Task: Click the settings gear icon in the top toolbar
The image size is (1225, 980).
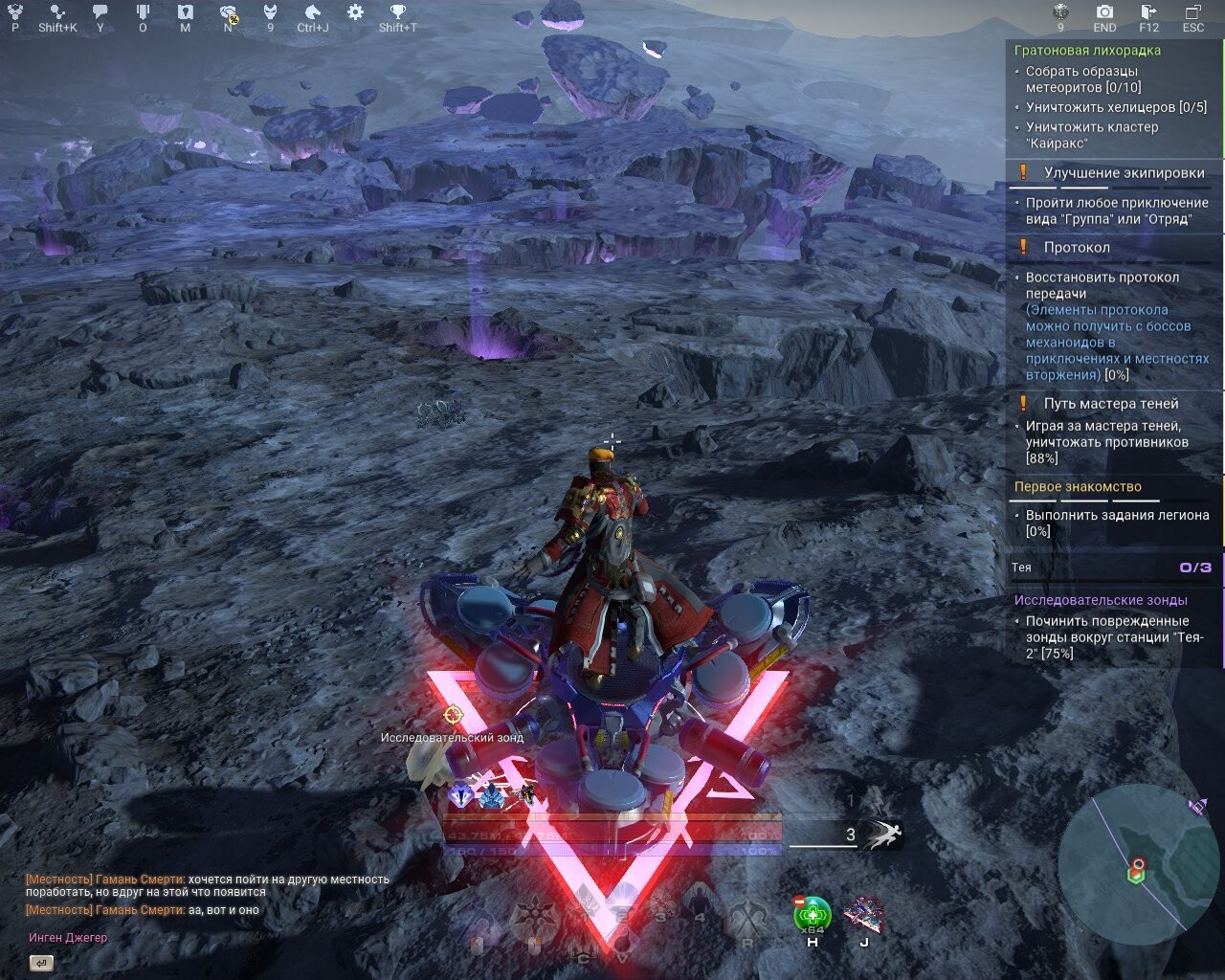Action: [x=354, y=11]
